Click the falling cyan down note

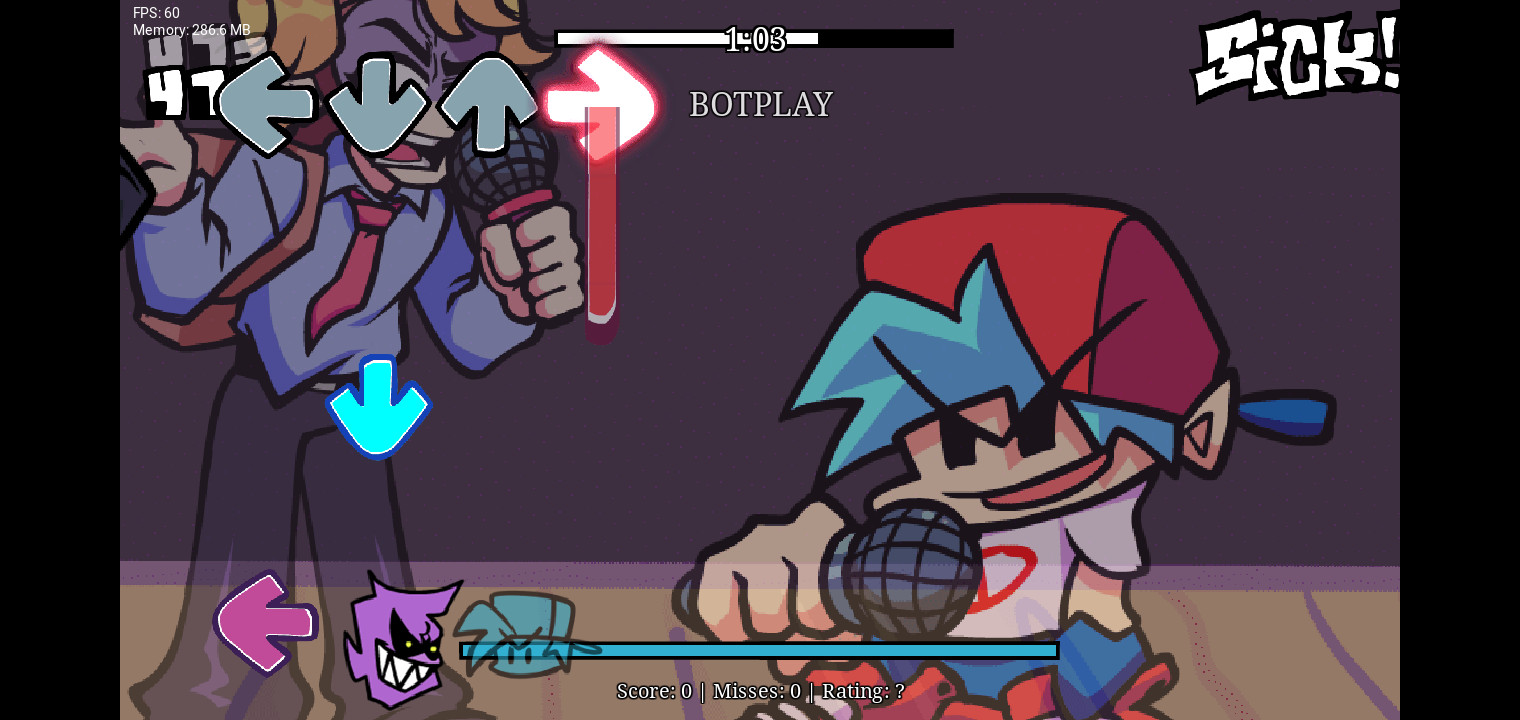coord(380,405)
